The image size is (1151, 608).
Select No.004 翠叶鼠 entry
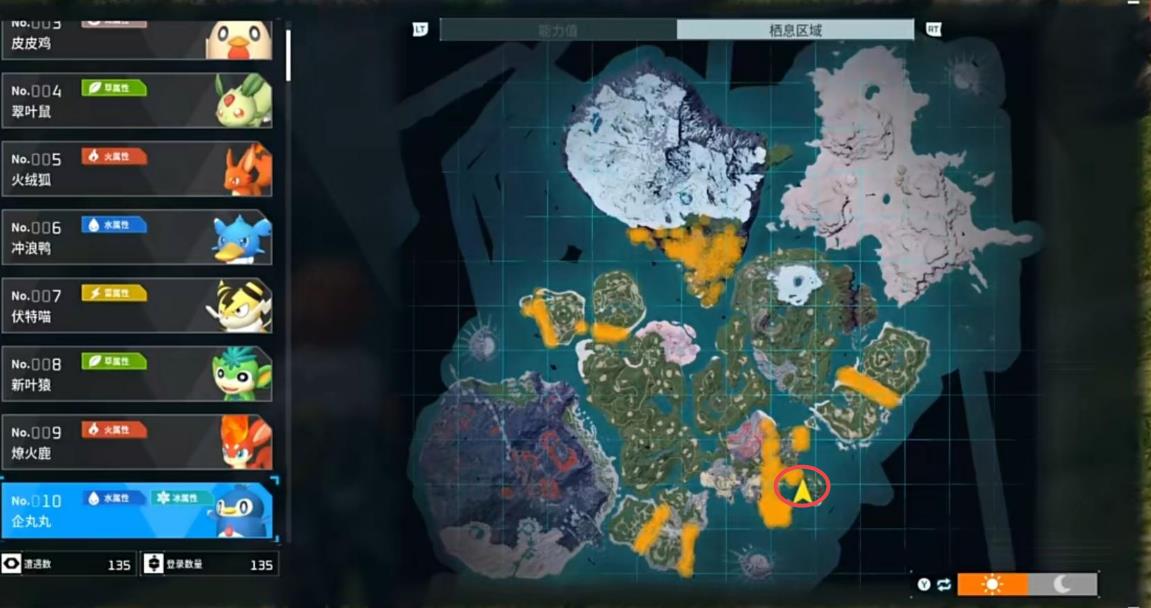coord(136,100)
